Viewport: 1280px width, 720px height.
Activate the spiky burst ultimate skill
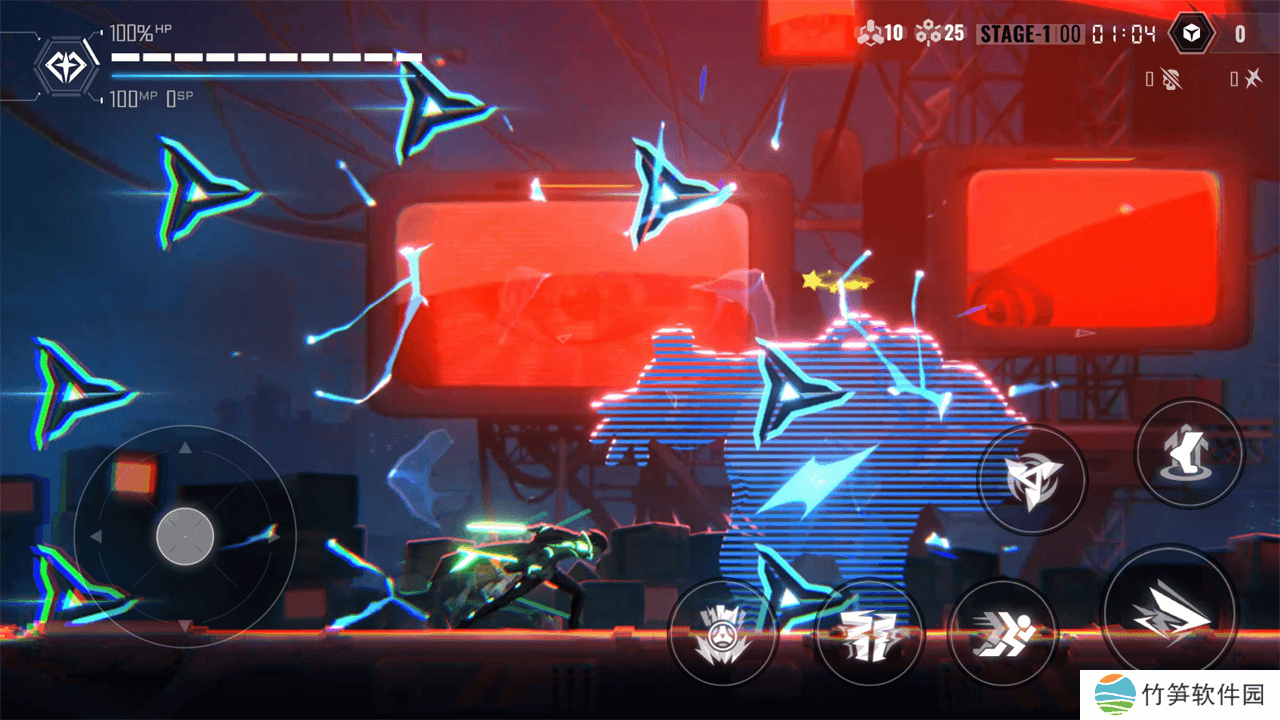point(722,633)
